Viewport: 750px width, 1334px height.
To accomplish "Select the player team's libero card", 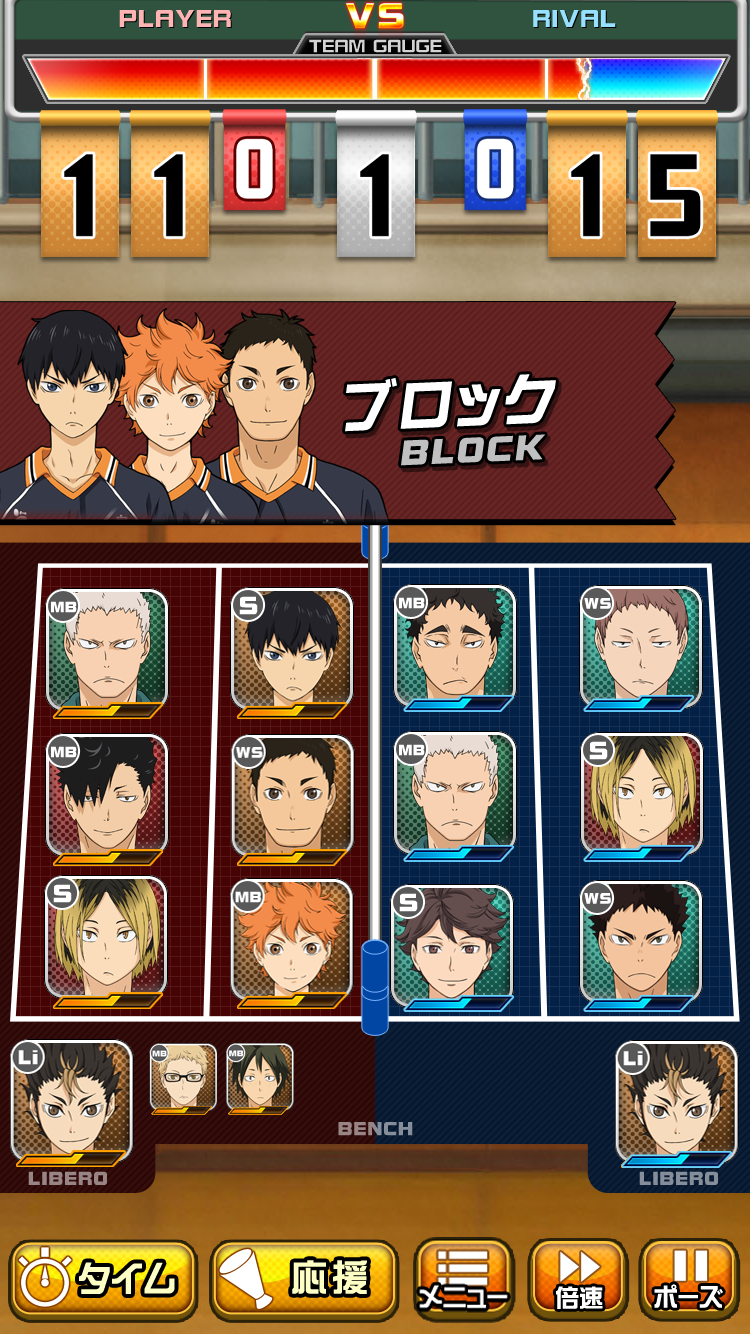I will (71, 1102).
